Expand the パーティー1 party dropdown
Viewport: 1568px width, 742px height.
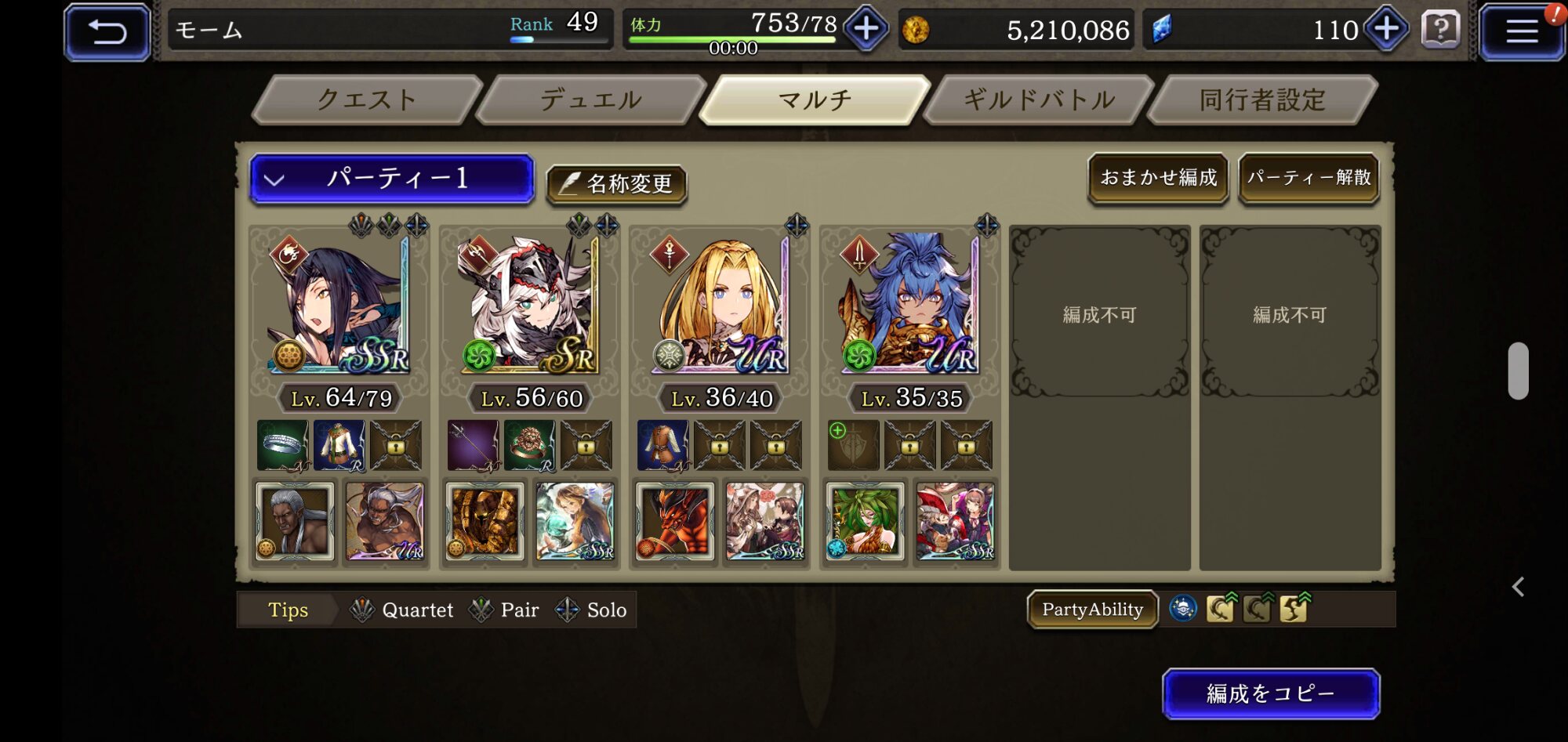coord(392,179)
